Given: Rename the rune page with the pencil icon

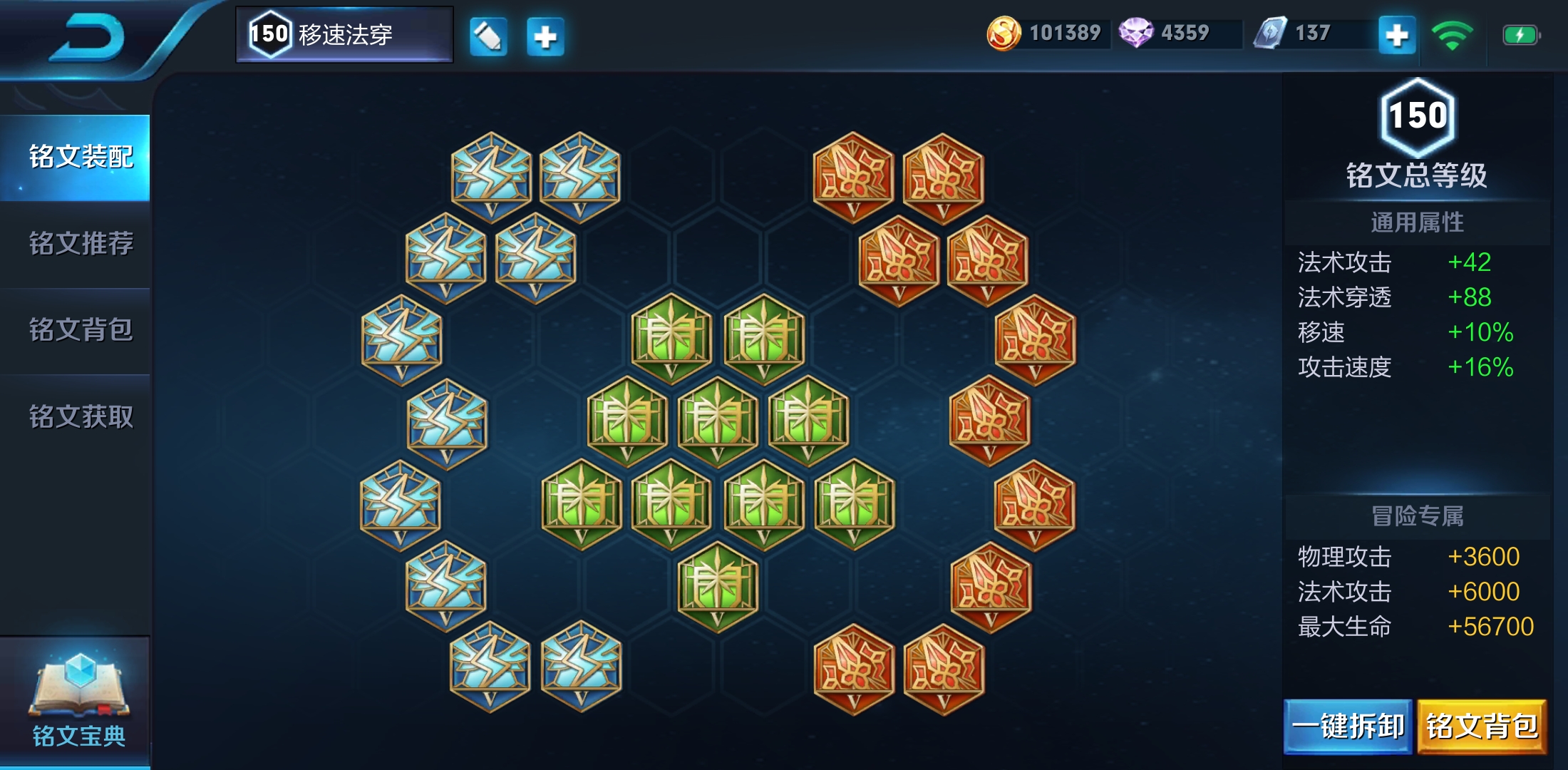Looking at the screenshot, I should (488, 36).
